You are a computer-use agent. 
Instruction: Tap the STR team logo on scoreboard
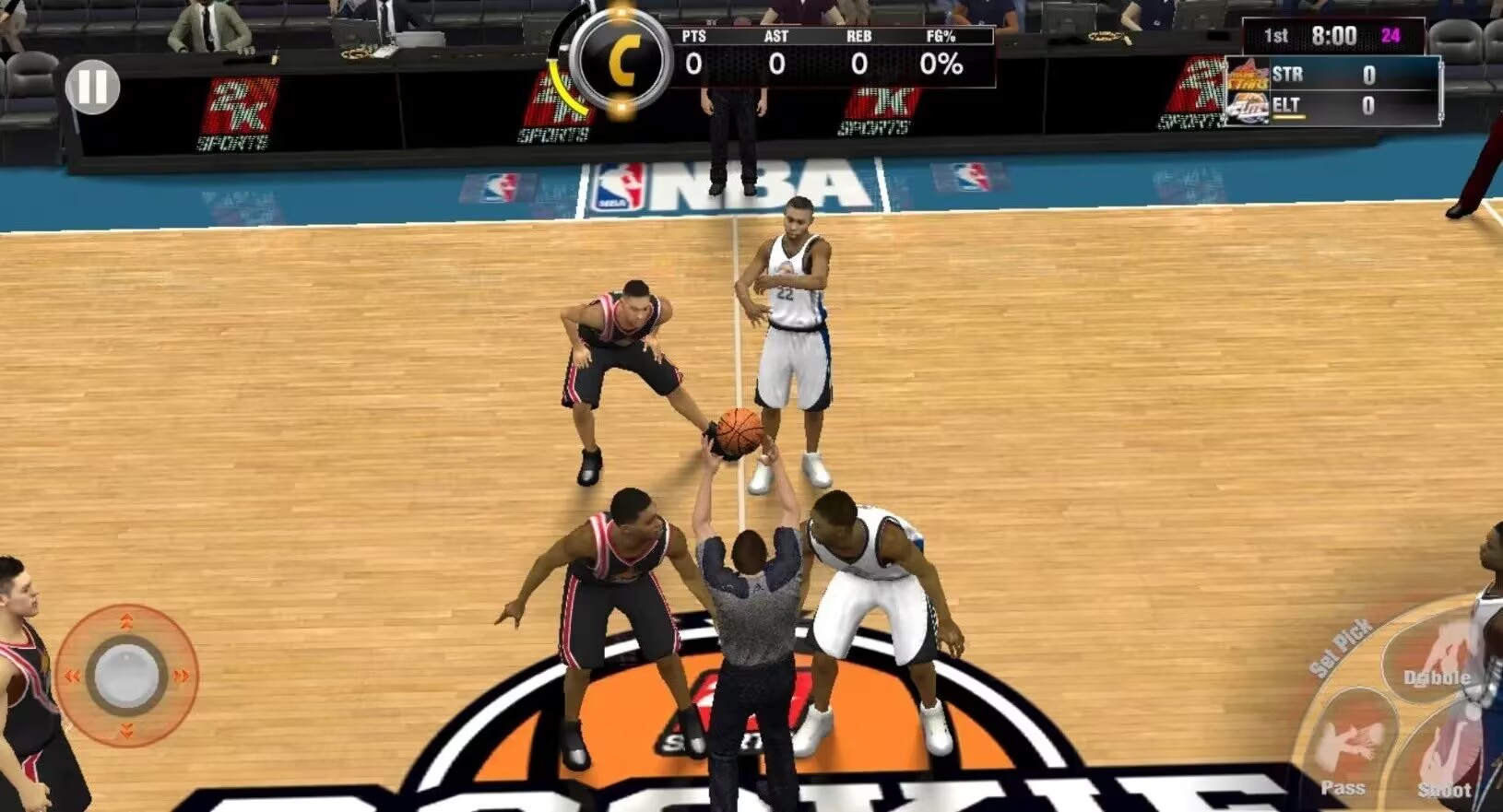pyautogui.click(x=1247, y=73)
